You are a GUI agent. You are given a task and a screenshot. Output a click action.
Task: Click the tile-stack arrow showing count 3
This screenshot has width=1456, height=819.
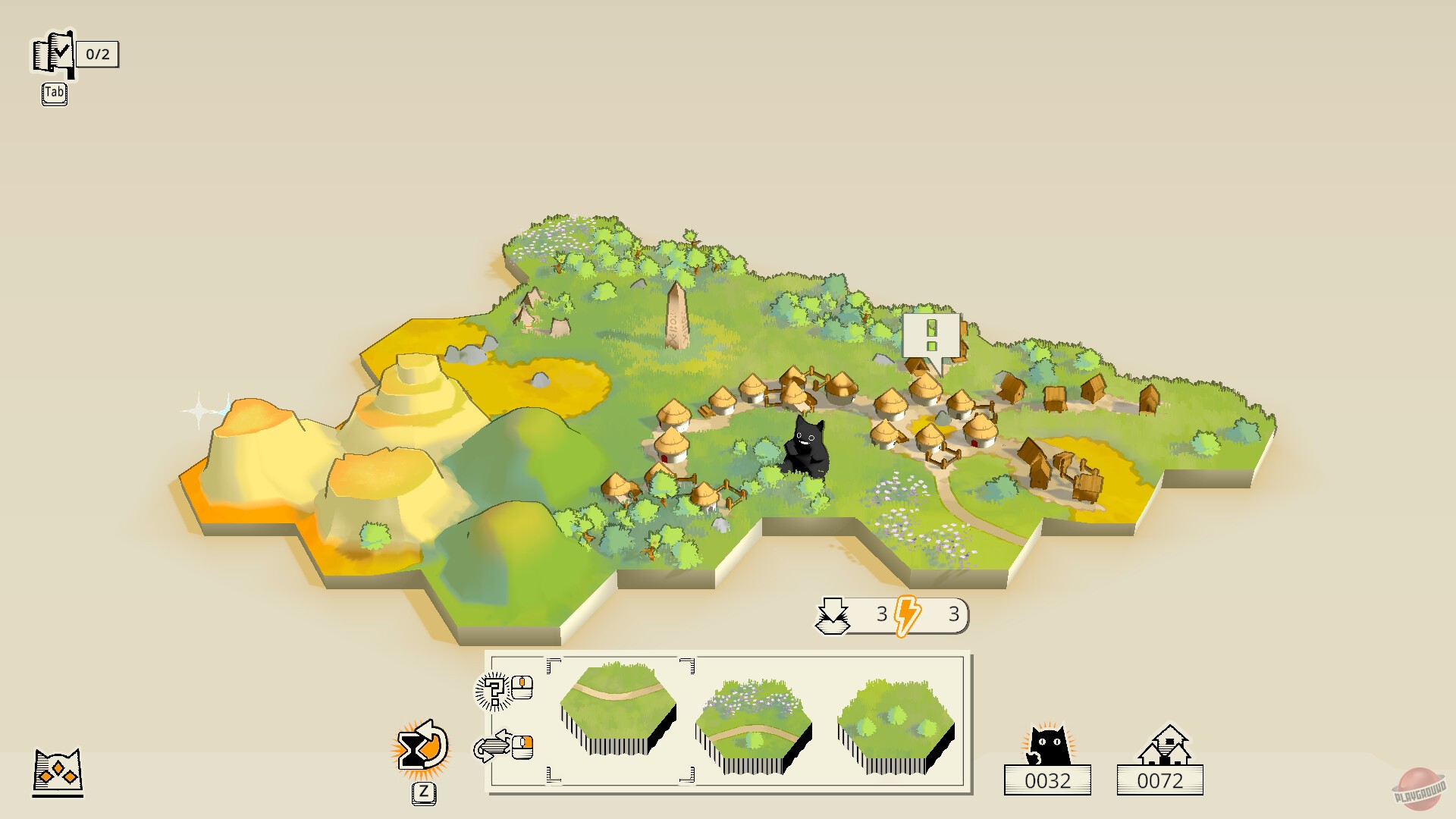coord(834,614)
